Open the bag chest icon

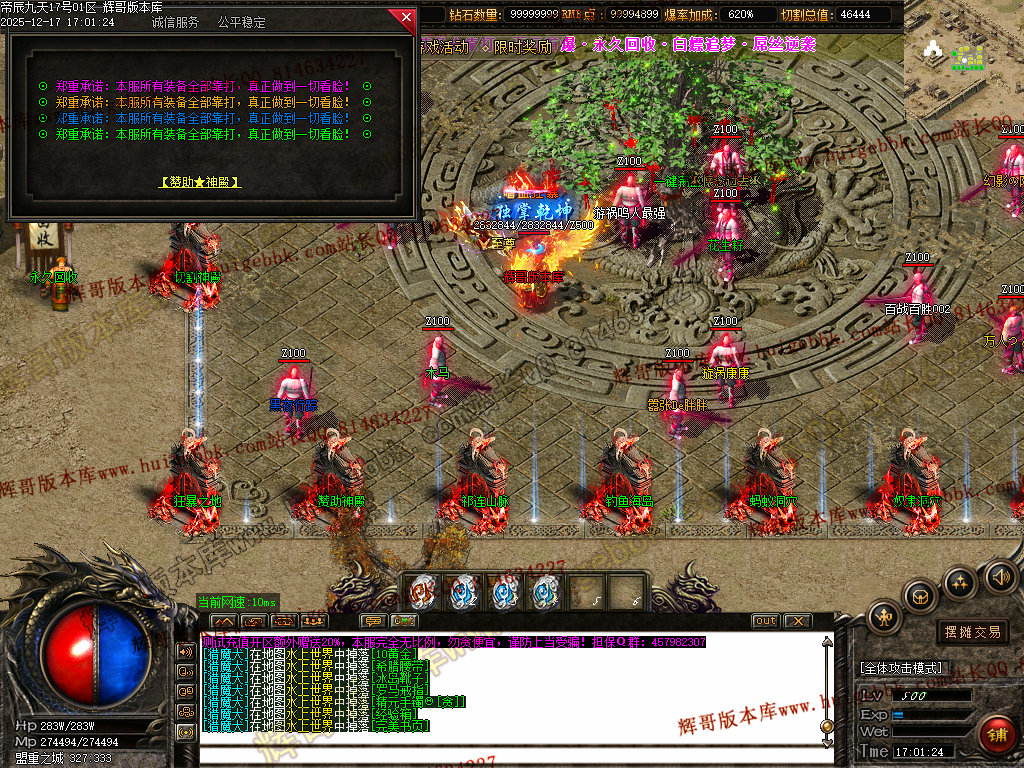[x=920, y=596]
